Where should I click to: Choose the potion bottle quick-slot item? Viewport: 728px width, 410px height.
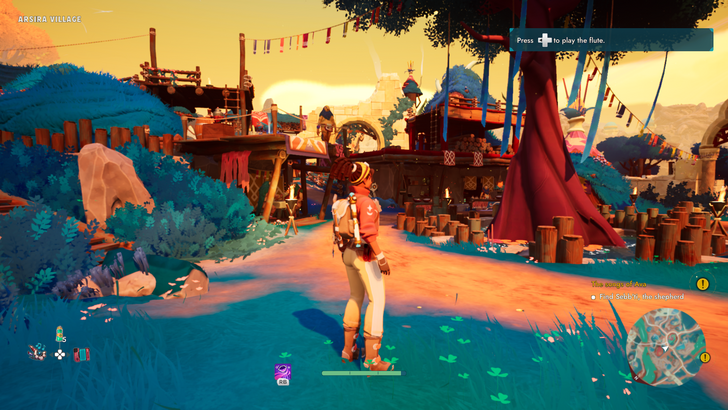coord(59,333)
